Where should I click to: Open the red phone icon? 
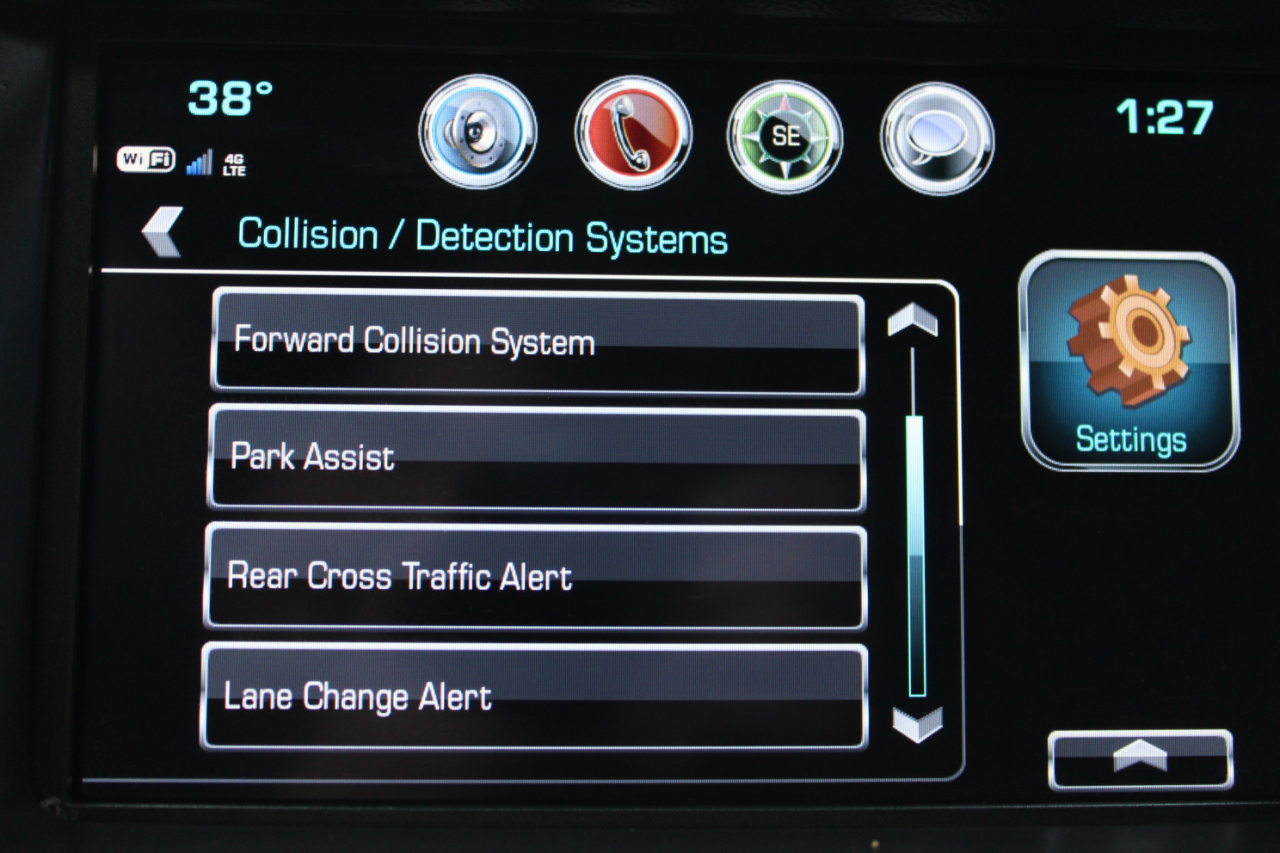click(x=632, y=133)
